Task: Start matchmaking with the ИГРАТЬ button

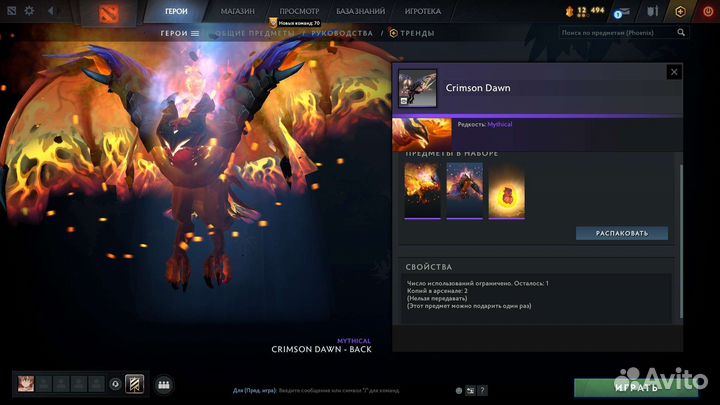Action: [x=635, y=386]
